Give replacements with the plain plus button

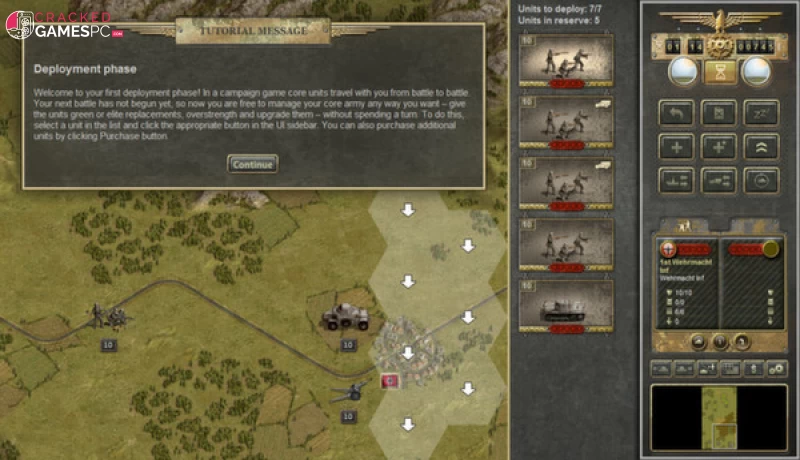676,146
